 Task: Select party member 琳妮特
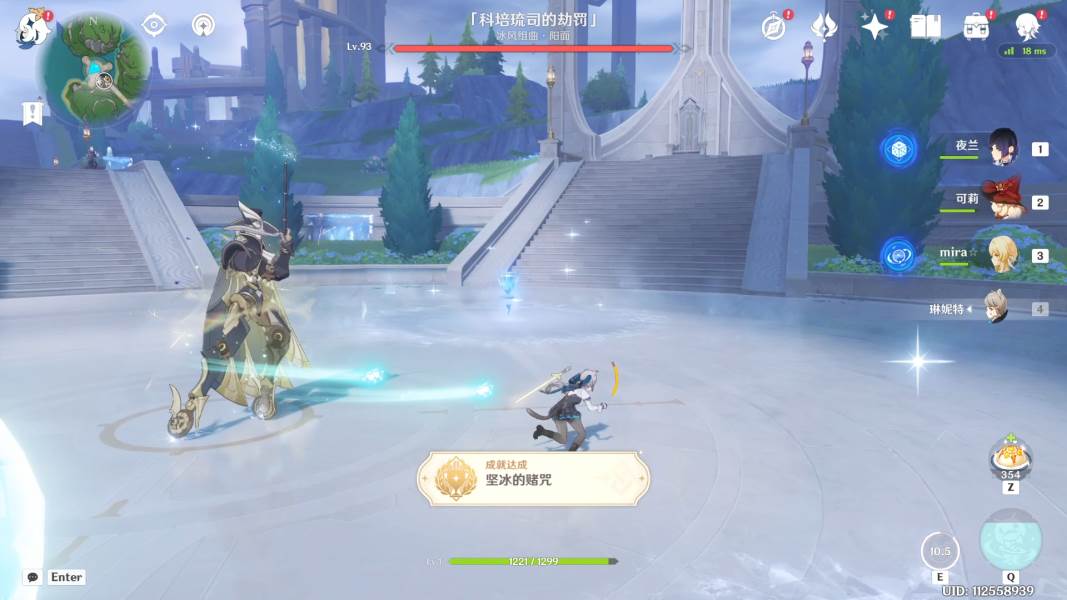click(994, 308)
